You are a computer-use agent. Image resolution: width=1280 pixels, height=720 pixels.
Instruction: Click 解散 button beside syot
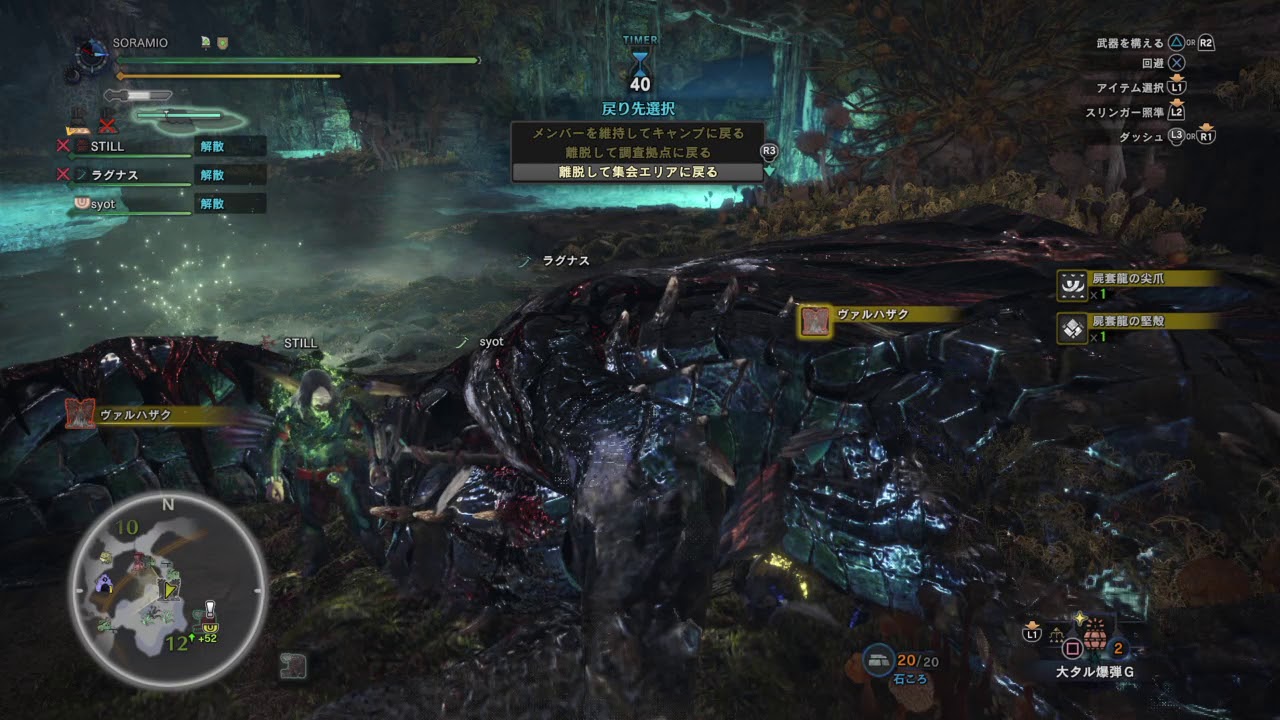click(212, 203)
